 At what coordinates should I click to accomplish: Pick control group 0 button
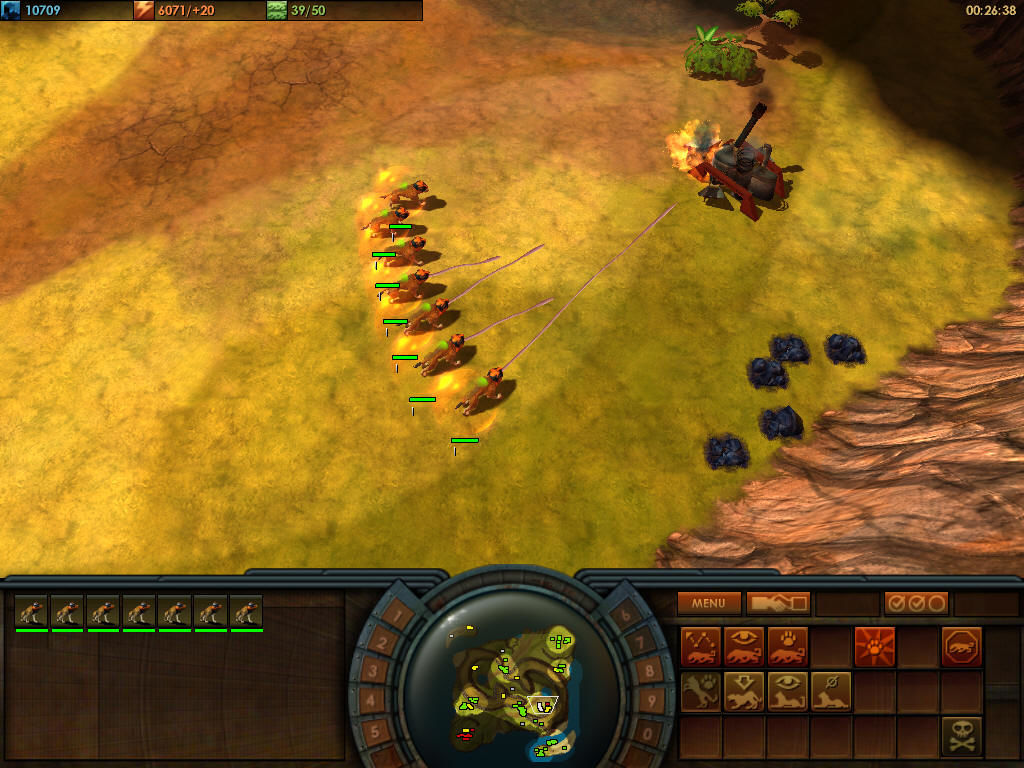646,733
